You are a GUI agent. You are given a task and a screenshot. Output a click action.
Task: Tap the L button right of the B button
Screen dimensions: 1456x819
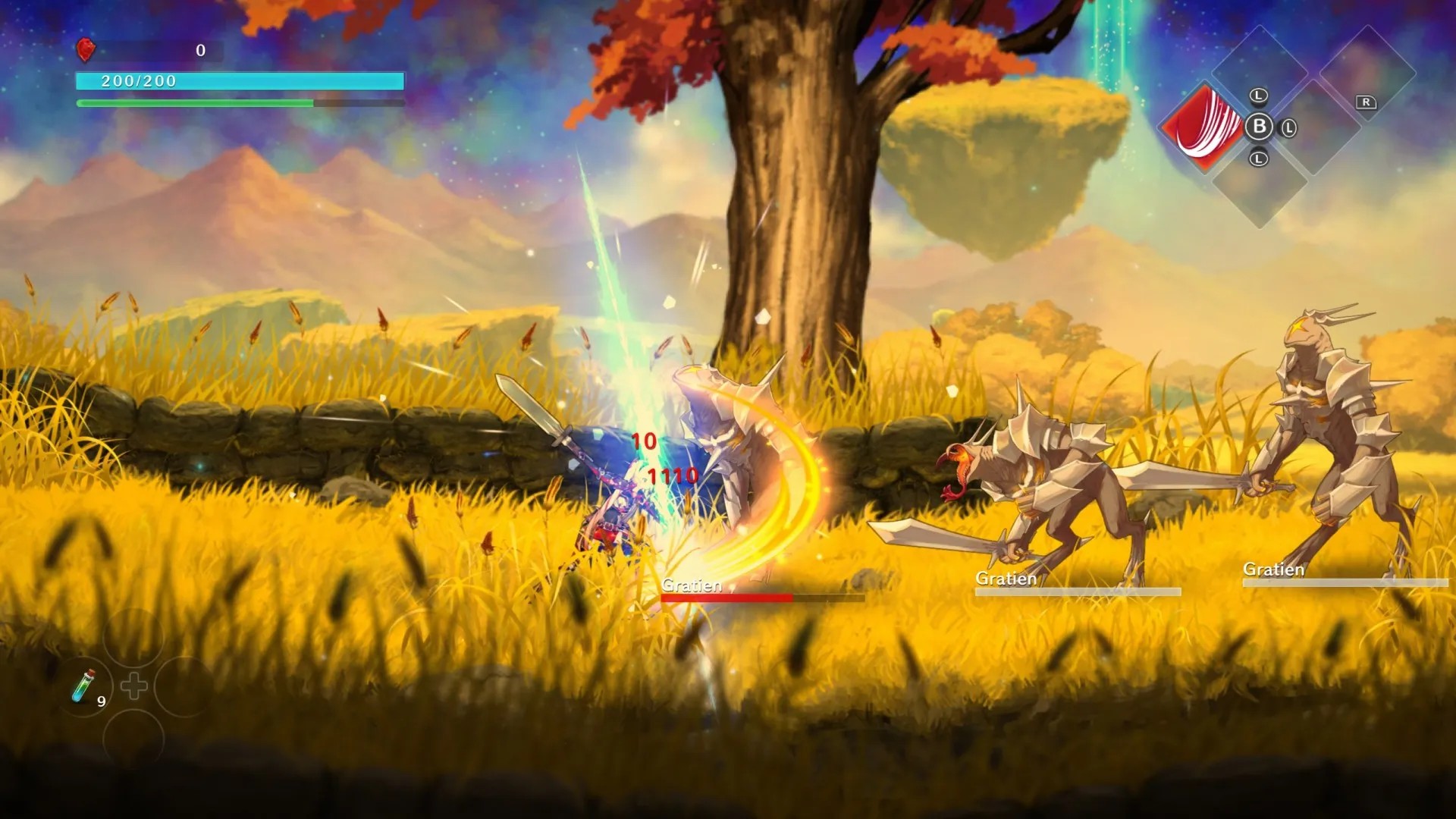click(1288, 129)
